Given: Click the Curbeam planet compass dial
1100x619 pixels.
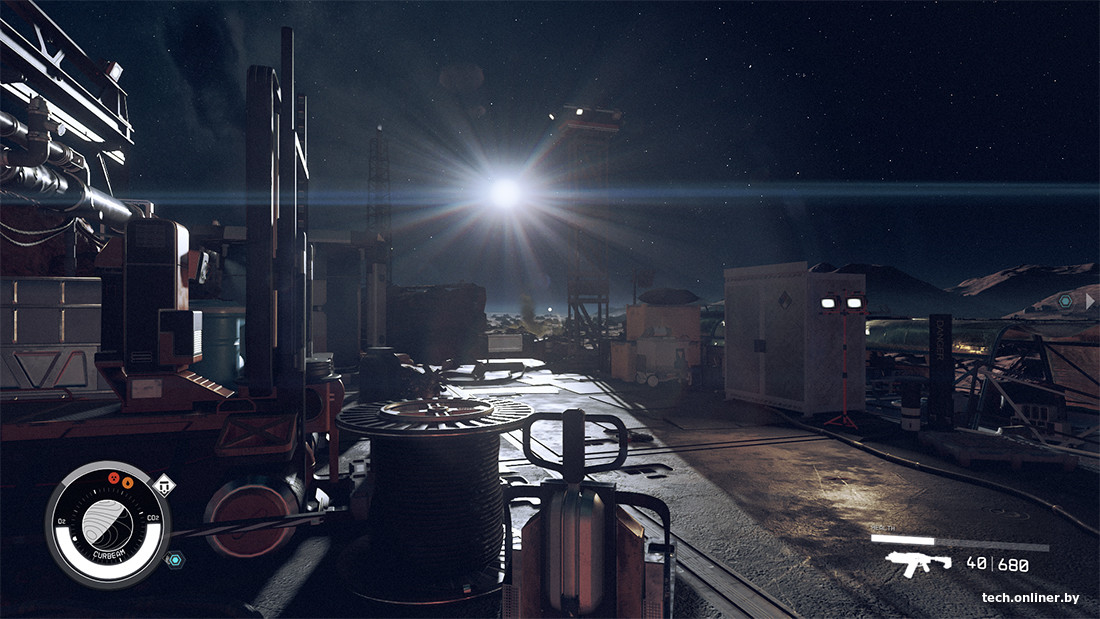Looking at the screenshot, I should pos(107,523).
